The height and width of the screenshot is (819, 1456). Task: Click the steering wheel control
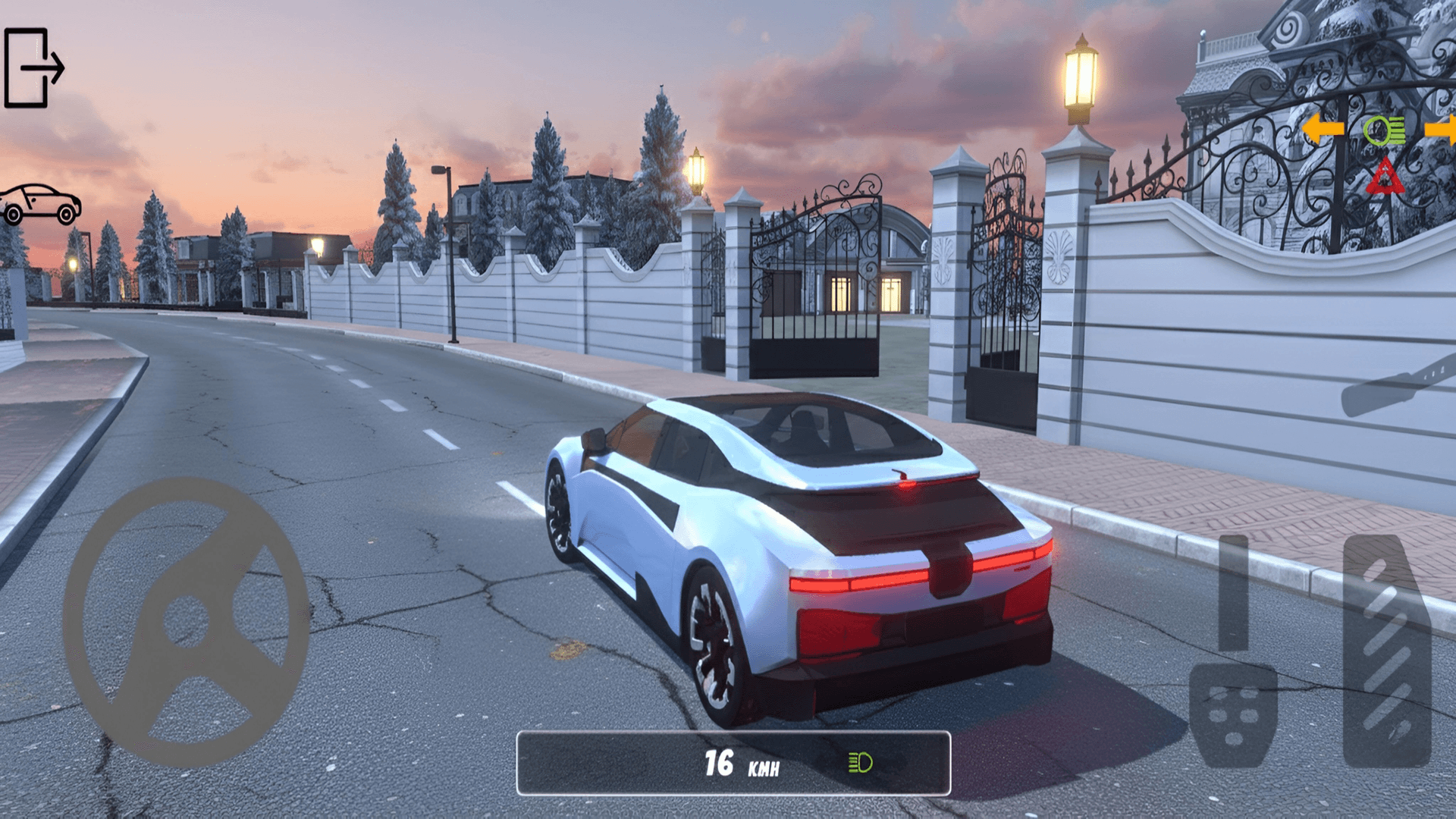pos(186,622)
